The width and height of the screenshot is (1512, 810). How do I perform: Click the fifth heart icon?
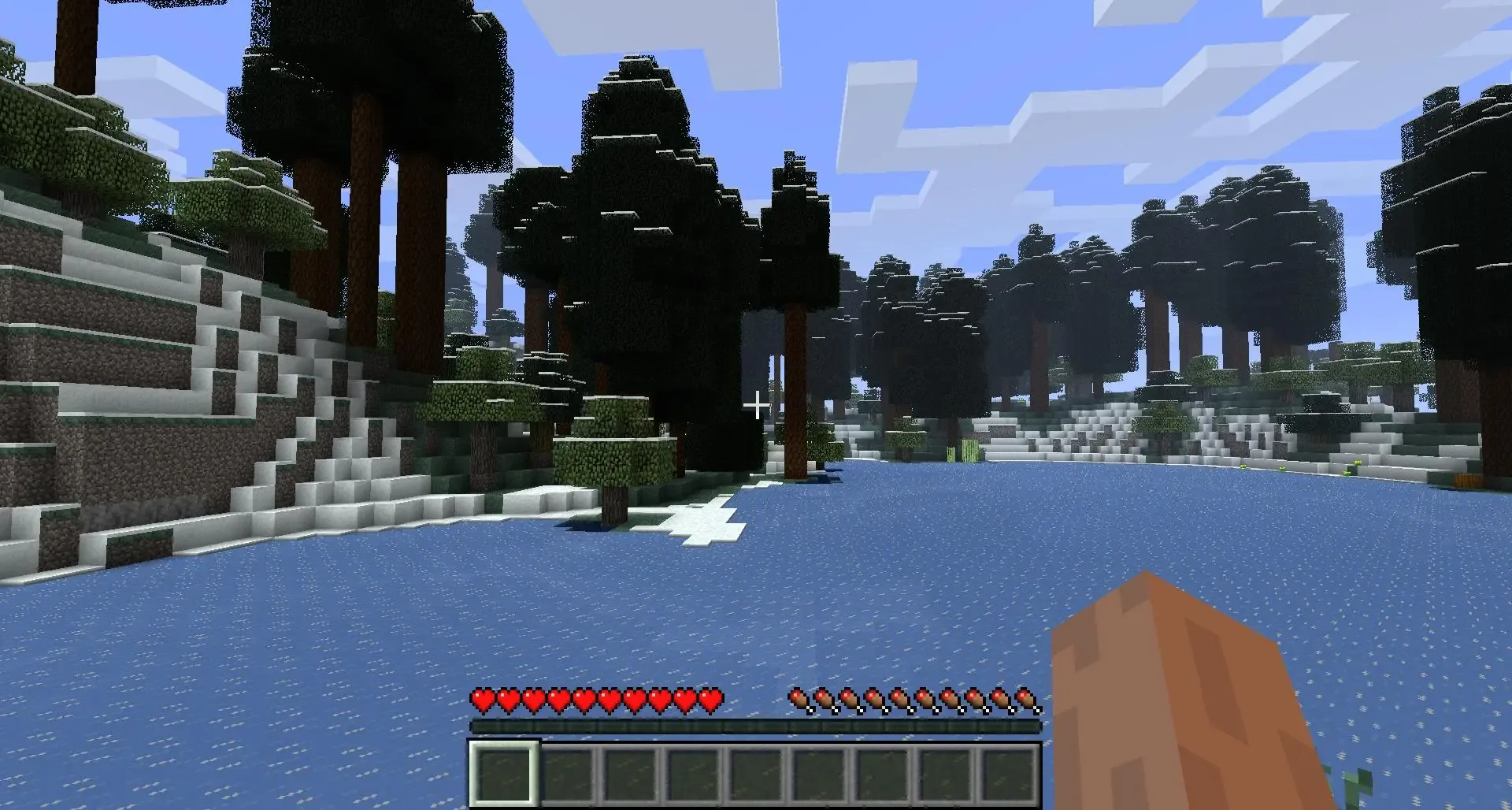583,698
